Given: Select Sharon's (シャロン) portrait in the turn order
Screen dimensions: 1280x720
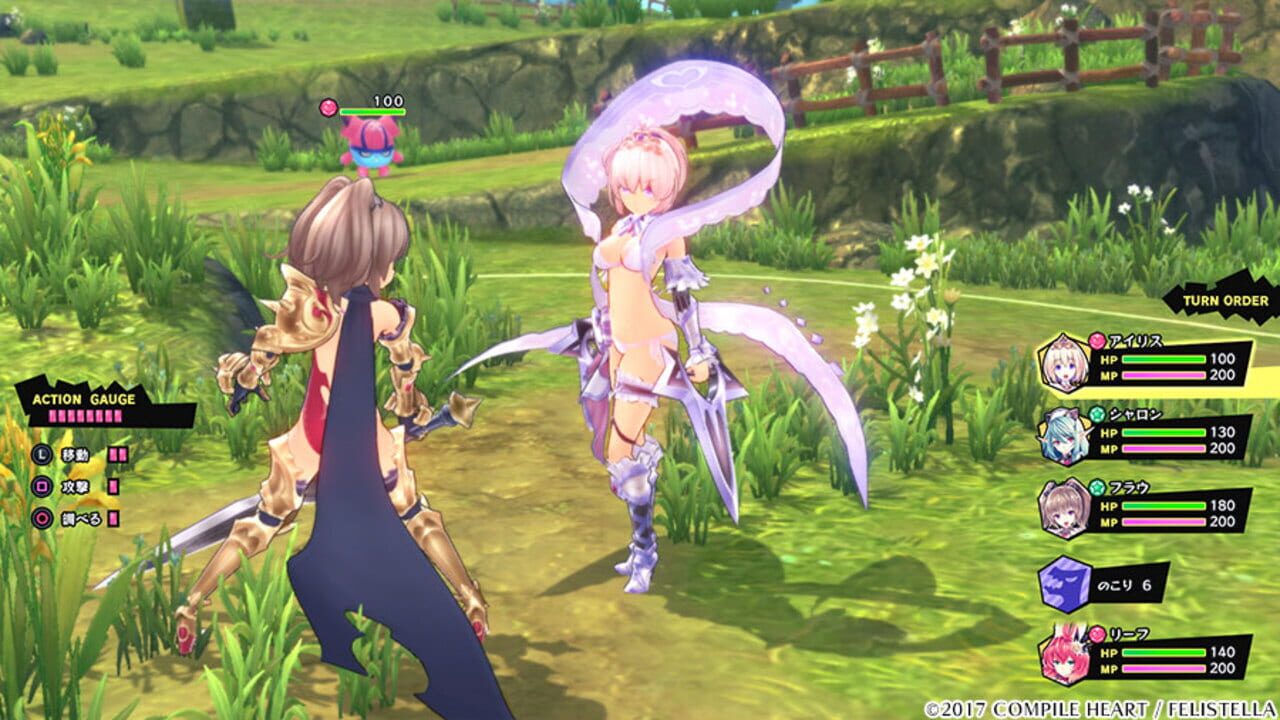Looking at the screenshot, I should pos(1064,436).
